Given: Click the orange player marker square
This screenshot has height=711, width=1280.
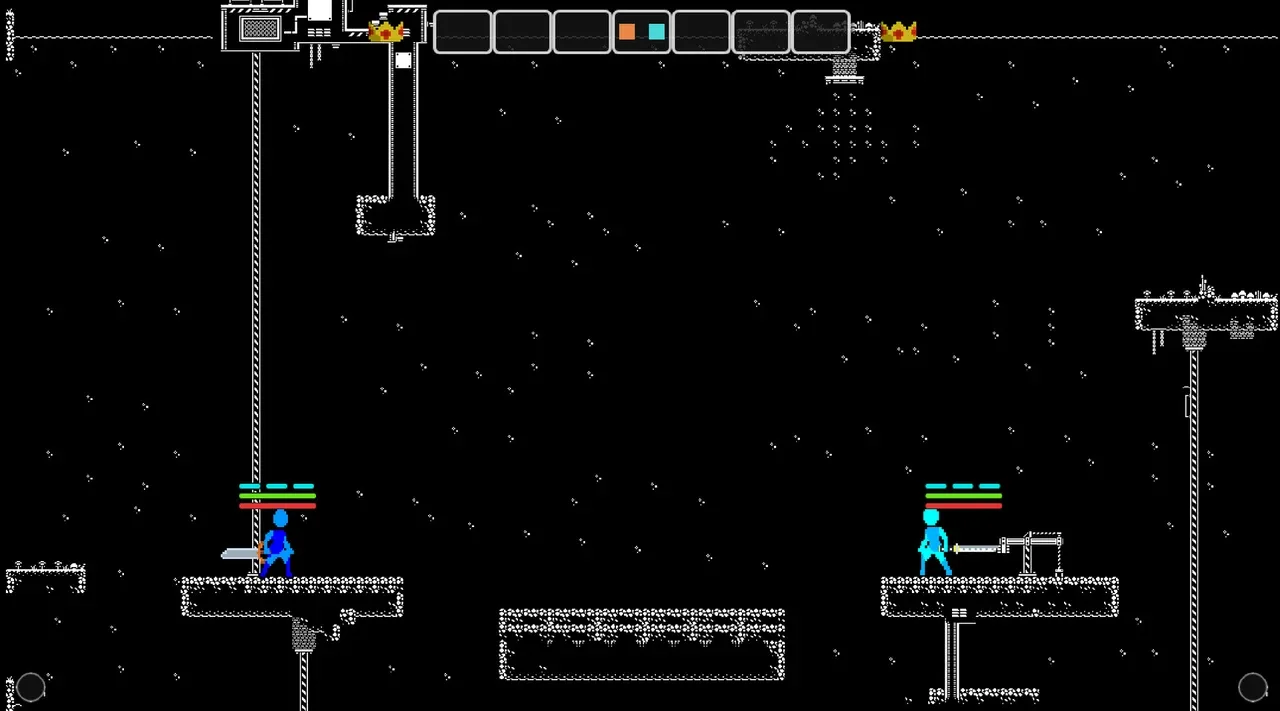Looking at the screenshot, I should [627, 32].
